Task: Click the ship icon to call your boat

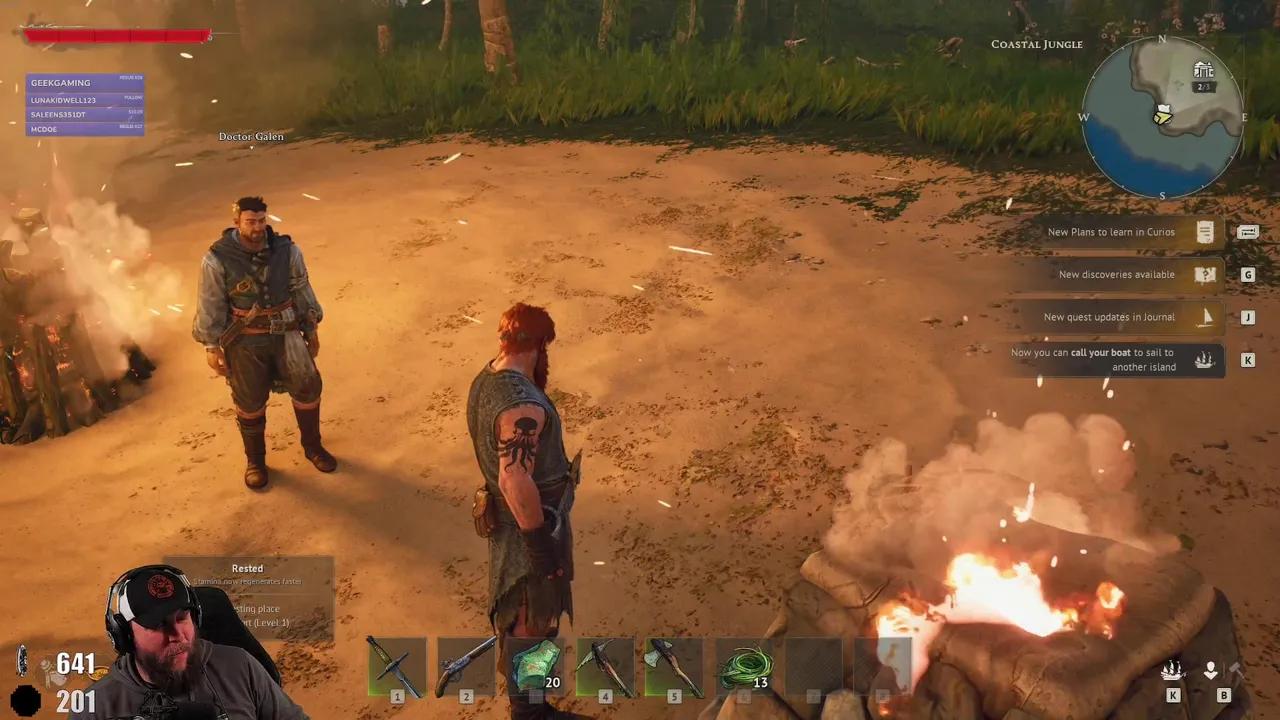Action: click(1173, 670)
